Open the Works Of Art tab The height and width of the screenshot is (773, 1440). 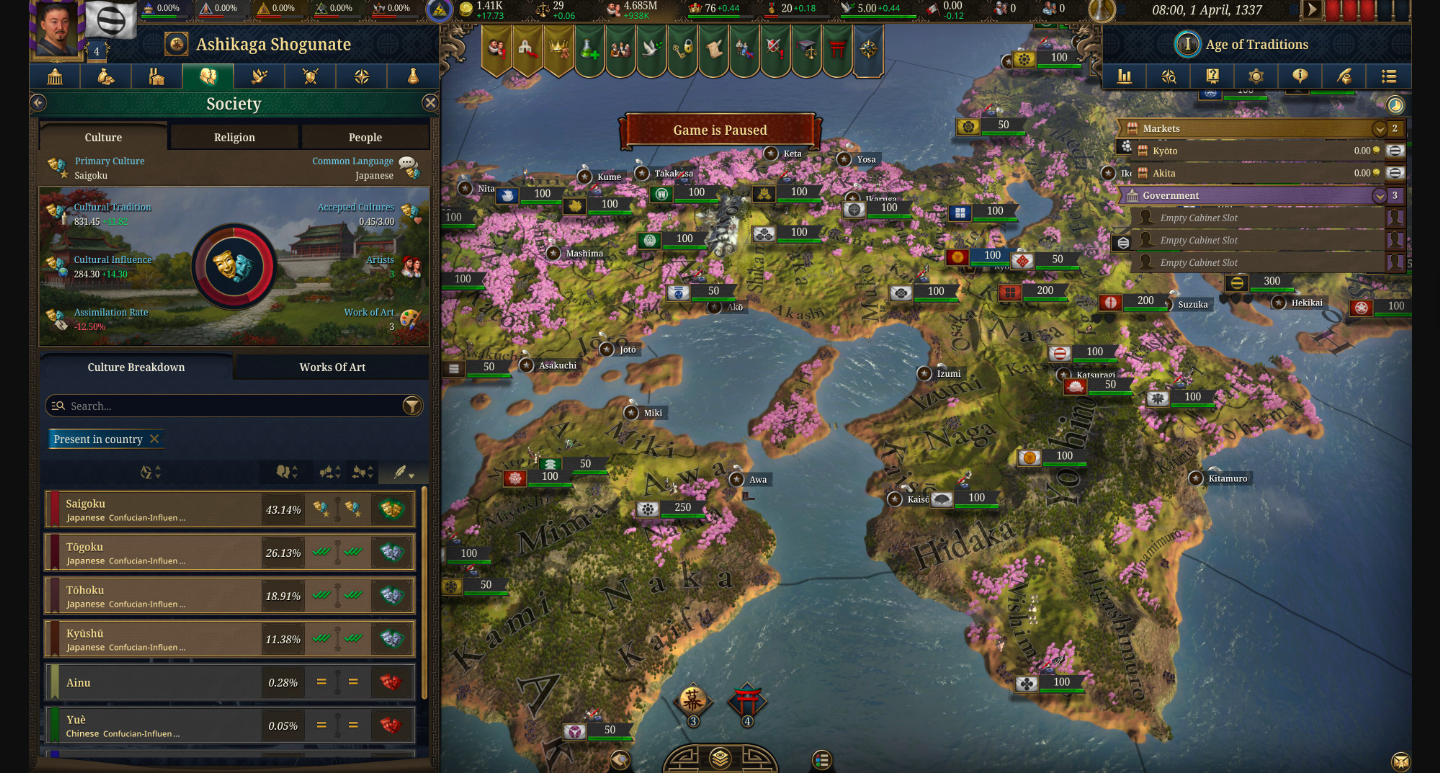[331, 367]
